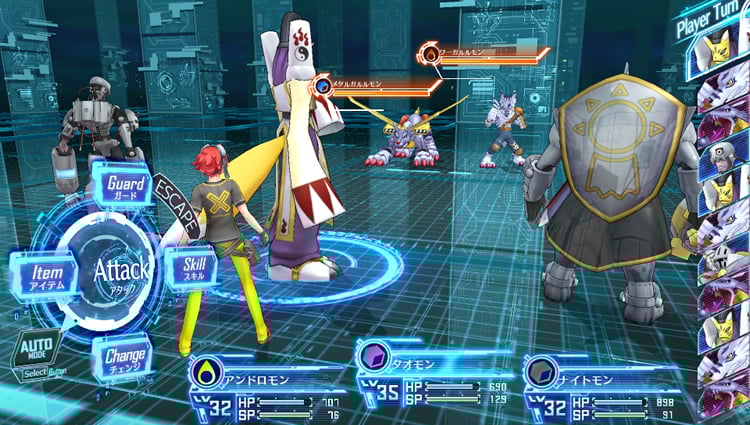Target the メタルガルルモン enemy marker
This screenshot has width=750, height=425.
[324, 86]
